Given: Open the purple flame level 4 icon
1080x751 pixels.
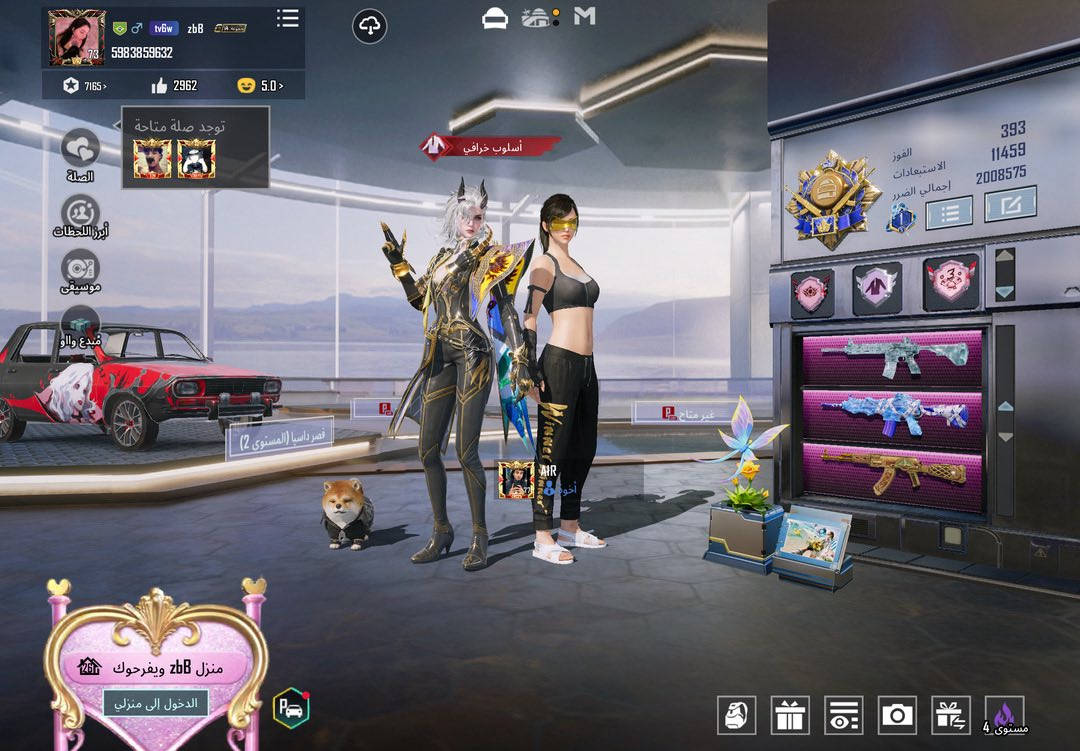Looking at the screenshot, I should 1004,715.
